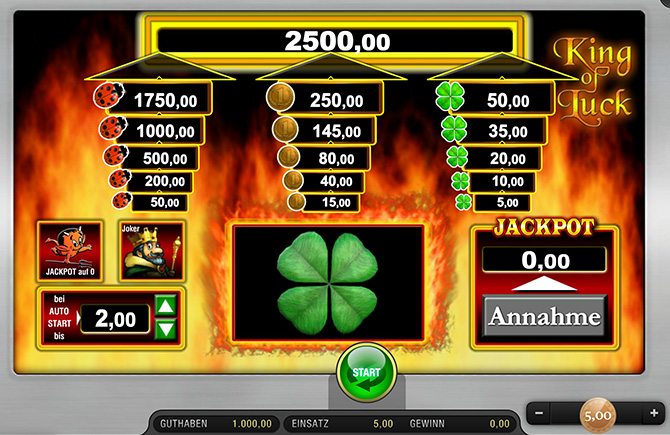Raise the bet with the plus button
Image resolution: width=670 pixels, height=435 pixels.
653,413
